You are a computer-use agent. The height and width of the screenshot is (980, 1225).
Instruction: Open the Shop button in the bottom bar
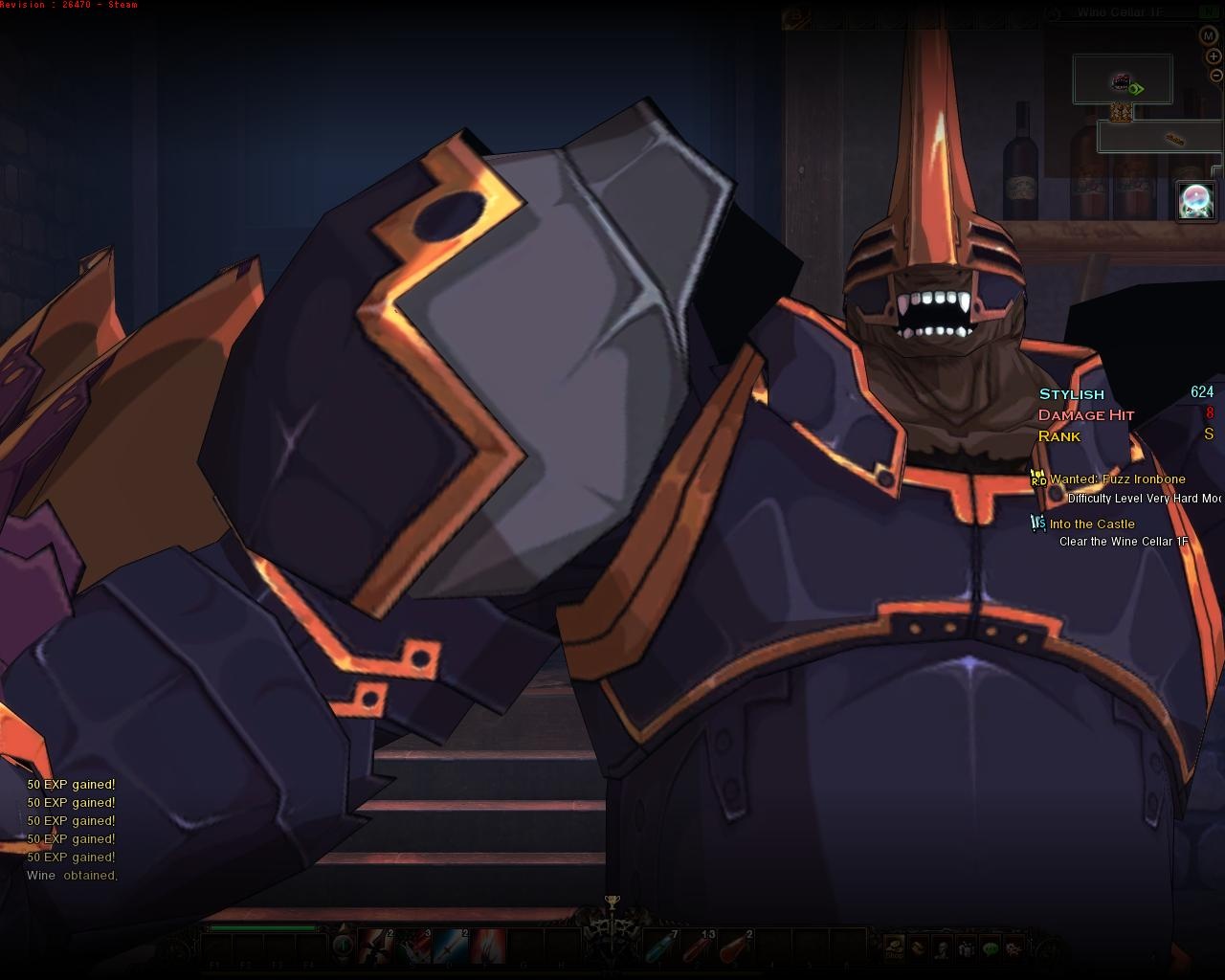tap(894, 947)
